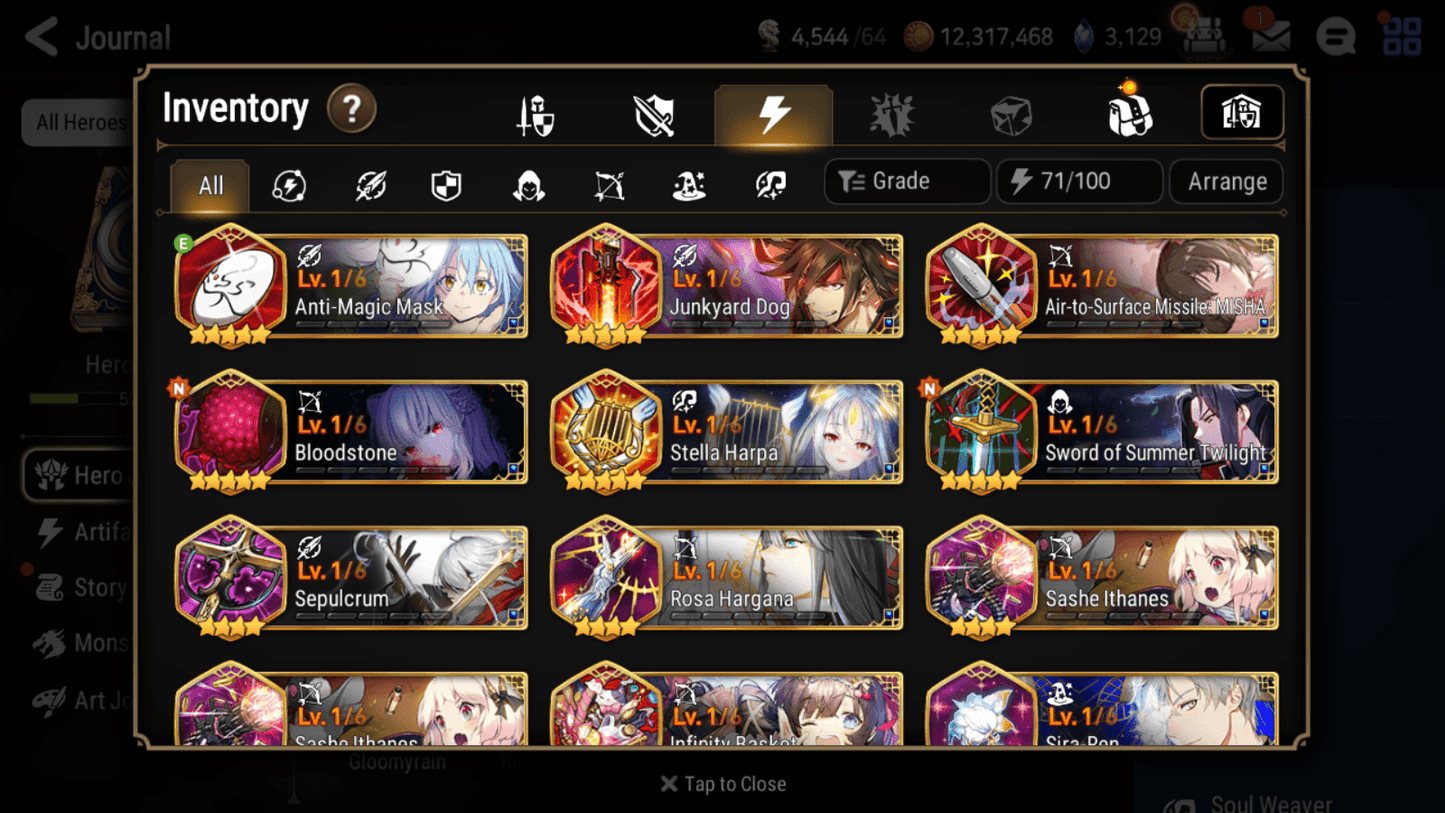The height and width of the screenshot is (813, 1445).
Task: Select the Anti-Magic Mask artifact
Action: coord(349,287)
